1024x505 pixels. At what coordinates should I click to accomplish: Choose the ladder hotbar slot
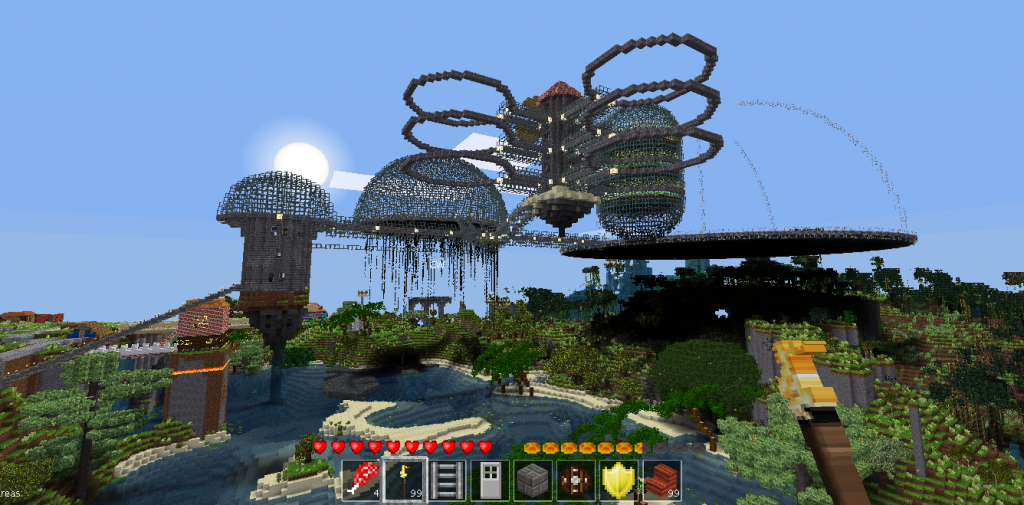click(x=447, y=480)
